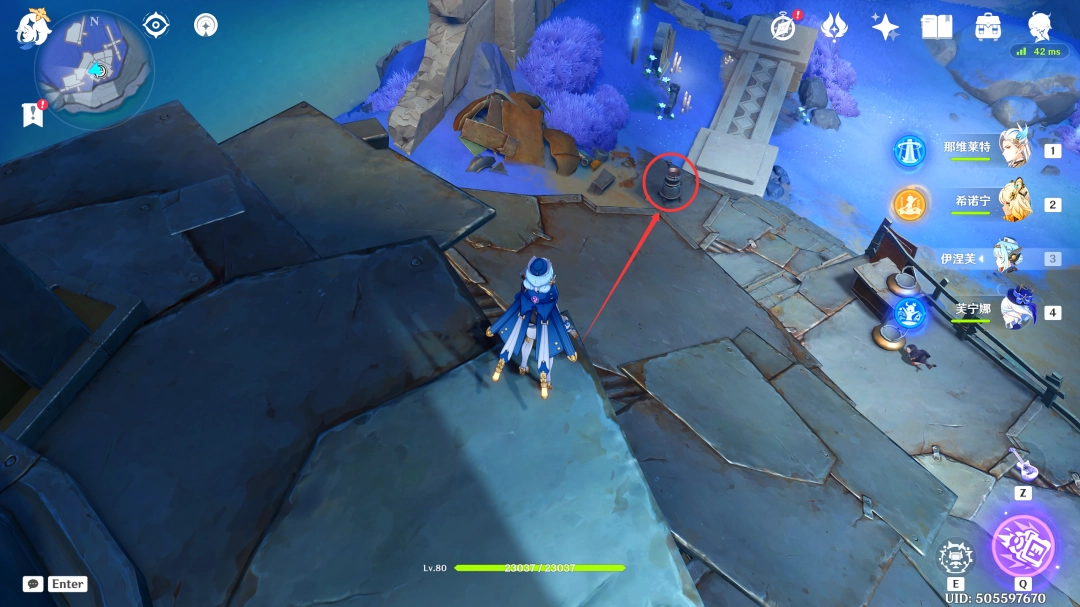1080x607 pixels.
Task: Unleash the purple elemental burst
Action: point(1022,547)
